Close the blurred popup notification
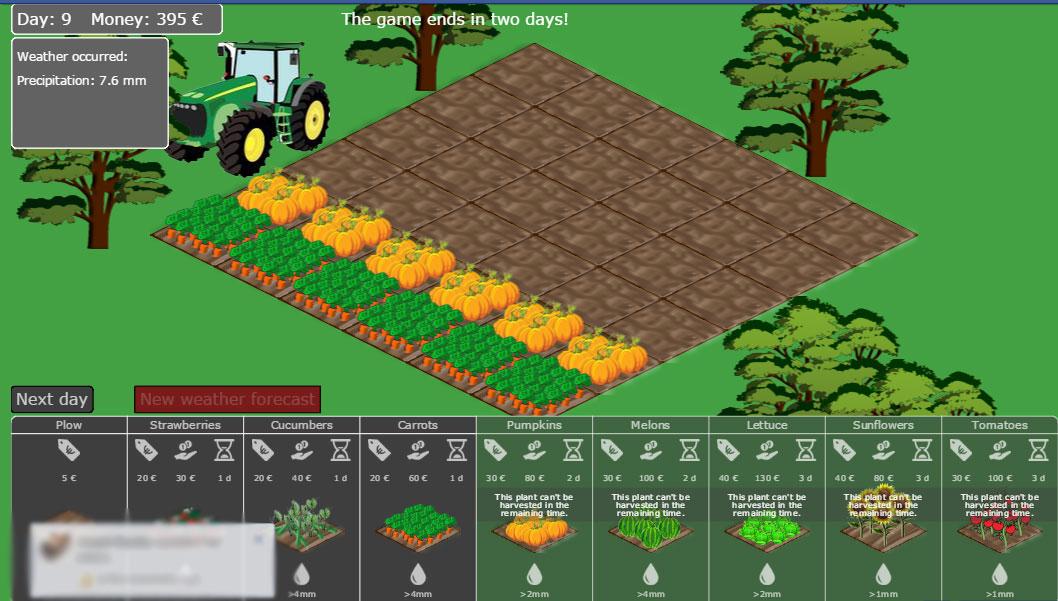The height and width of the screenshot is (601, 1058). 258,539
